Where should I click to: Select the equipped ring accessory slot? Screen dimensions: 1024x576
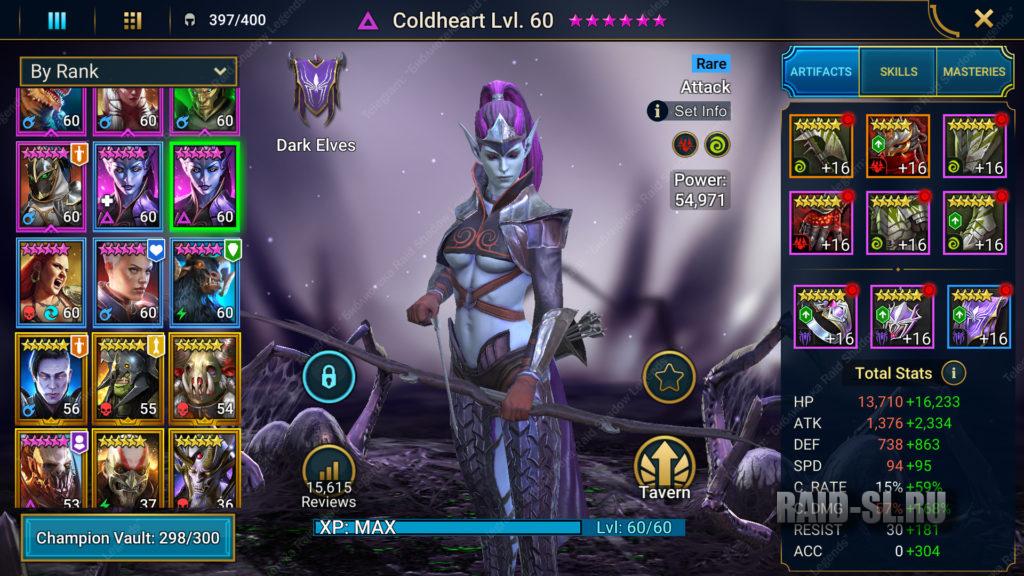pyautogui.click(x=825, y=317)
